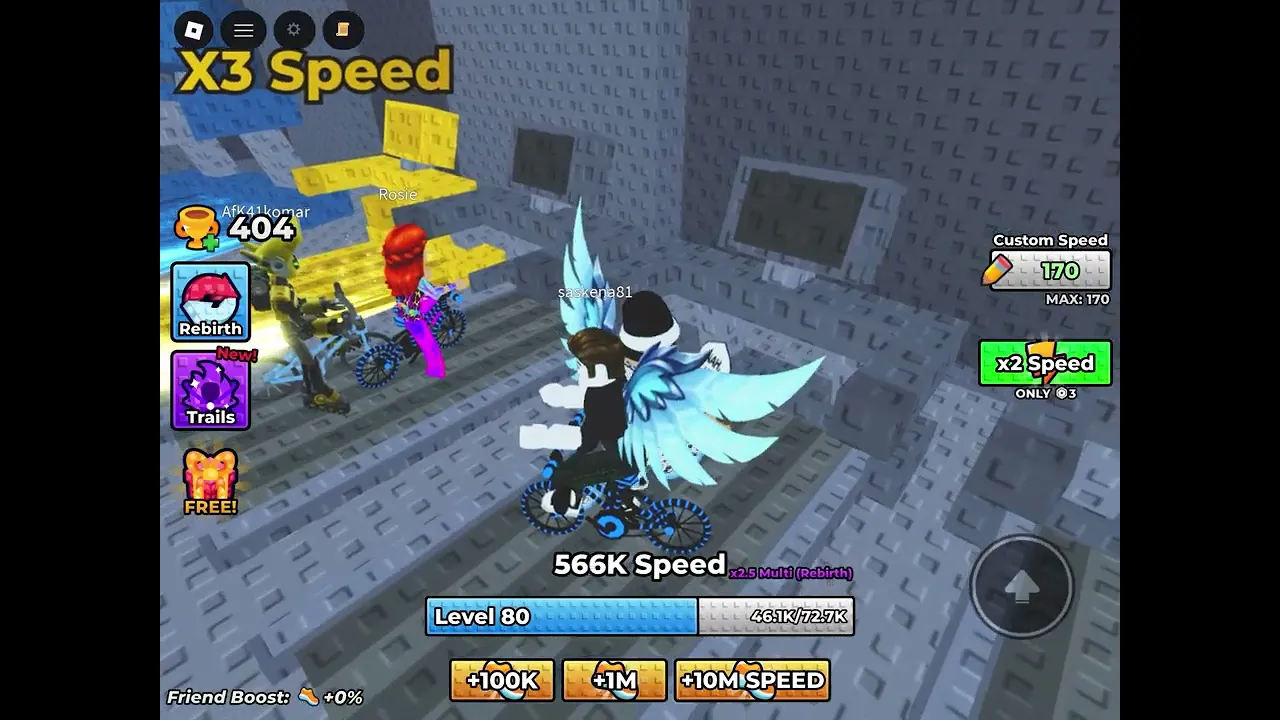This screenshot has height=720, width=1280.
Task: Click saskena81's player nametag
Action: pyautogui.click(x=595, y=292)
